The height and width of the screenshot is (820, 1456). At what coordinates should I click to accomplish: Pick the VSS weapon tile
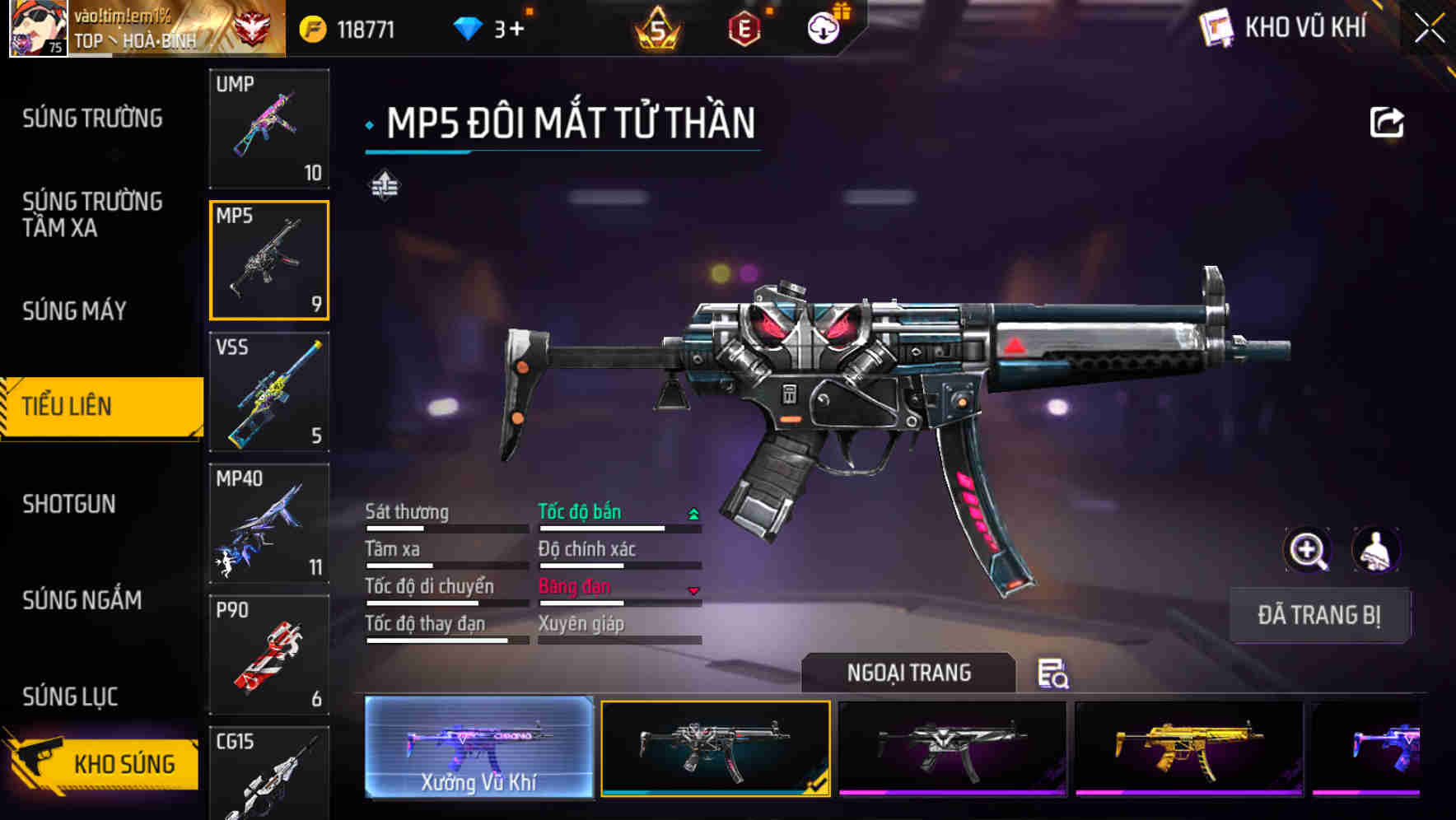(269, 392)
